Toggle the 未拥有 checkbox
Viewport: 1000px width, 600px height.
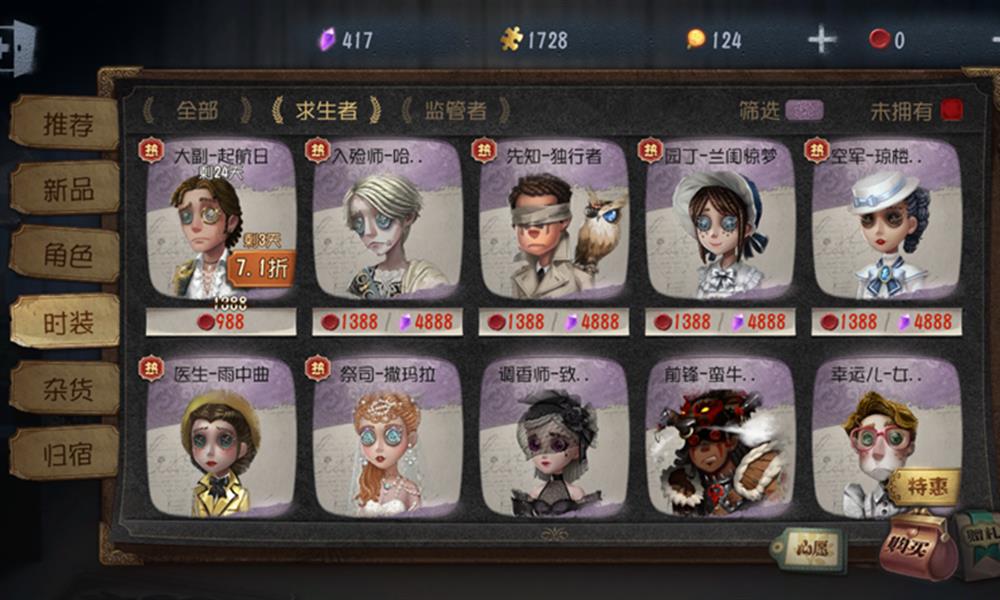951,110
